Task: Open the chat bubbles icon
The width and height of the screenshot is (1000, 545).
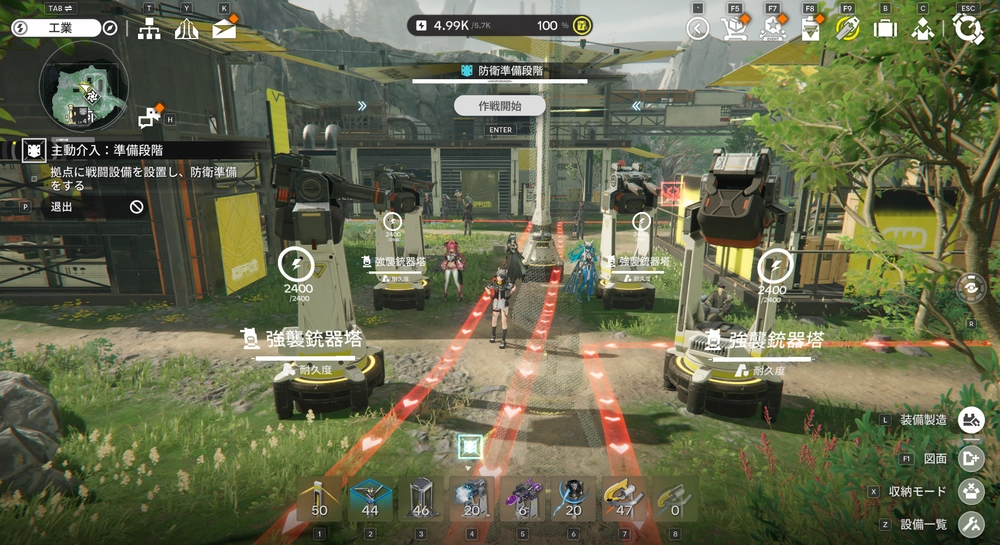Action: pos(148,118)
